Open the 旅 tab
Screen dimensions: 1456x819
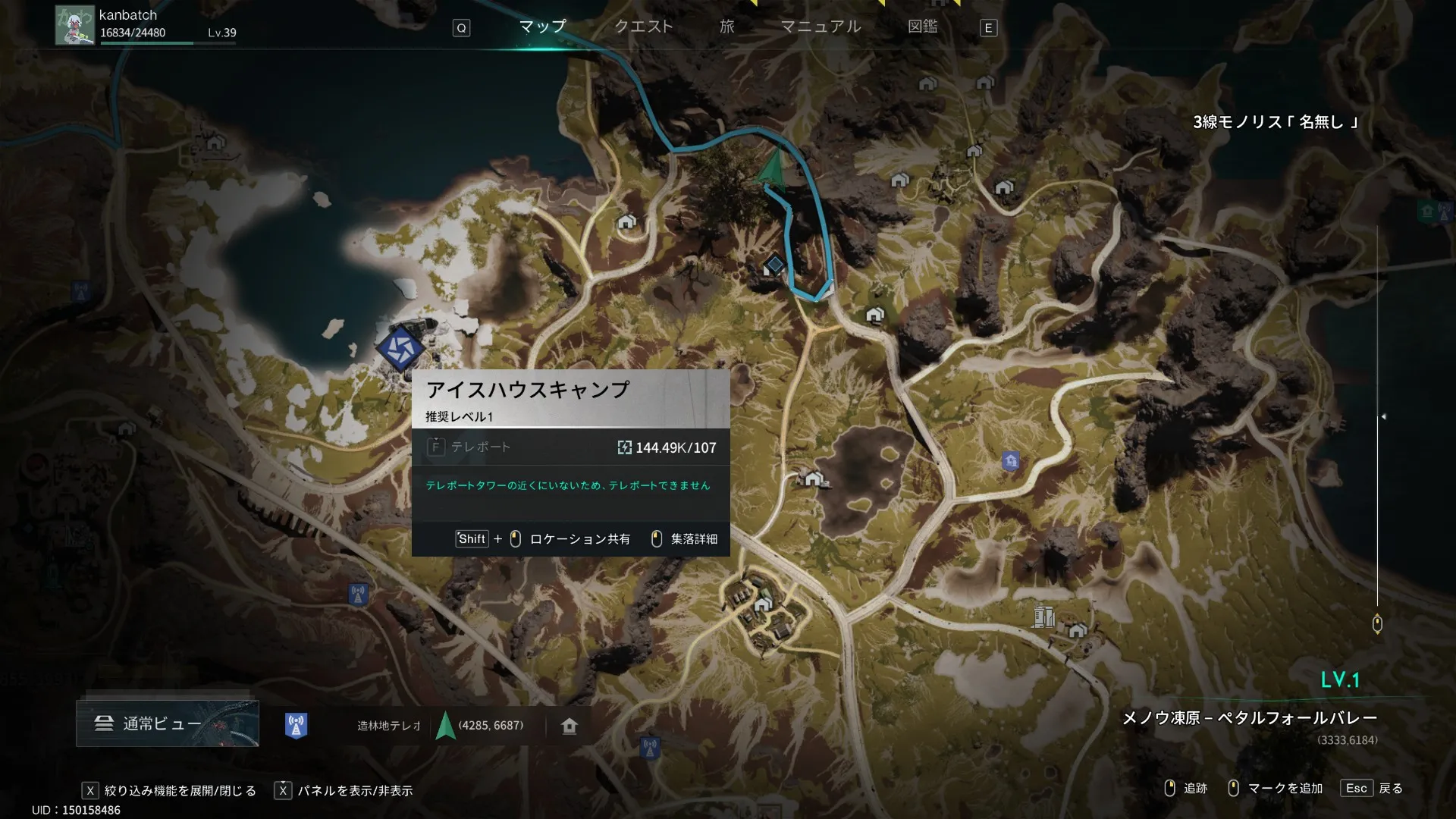pyautogui.click(x=726, y=27)
